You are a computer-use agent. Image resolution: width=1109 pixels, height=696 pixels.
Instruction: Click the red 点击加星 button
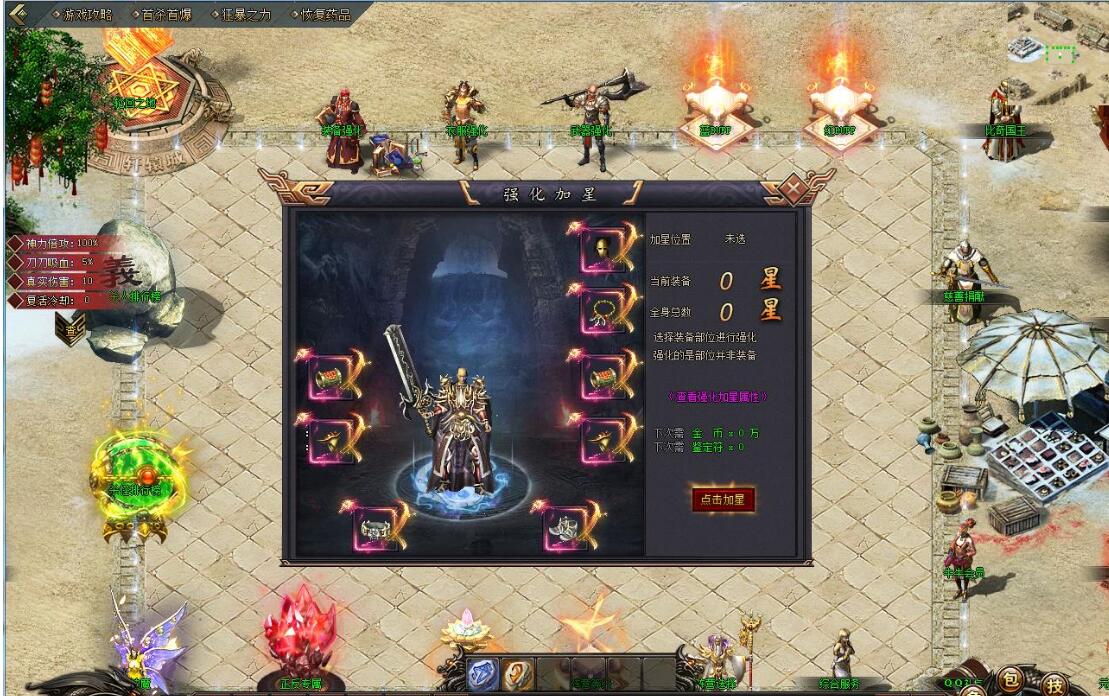tap(723, 500)
